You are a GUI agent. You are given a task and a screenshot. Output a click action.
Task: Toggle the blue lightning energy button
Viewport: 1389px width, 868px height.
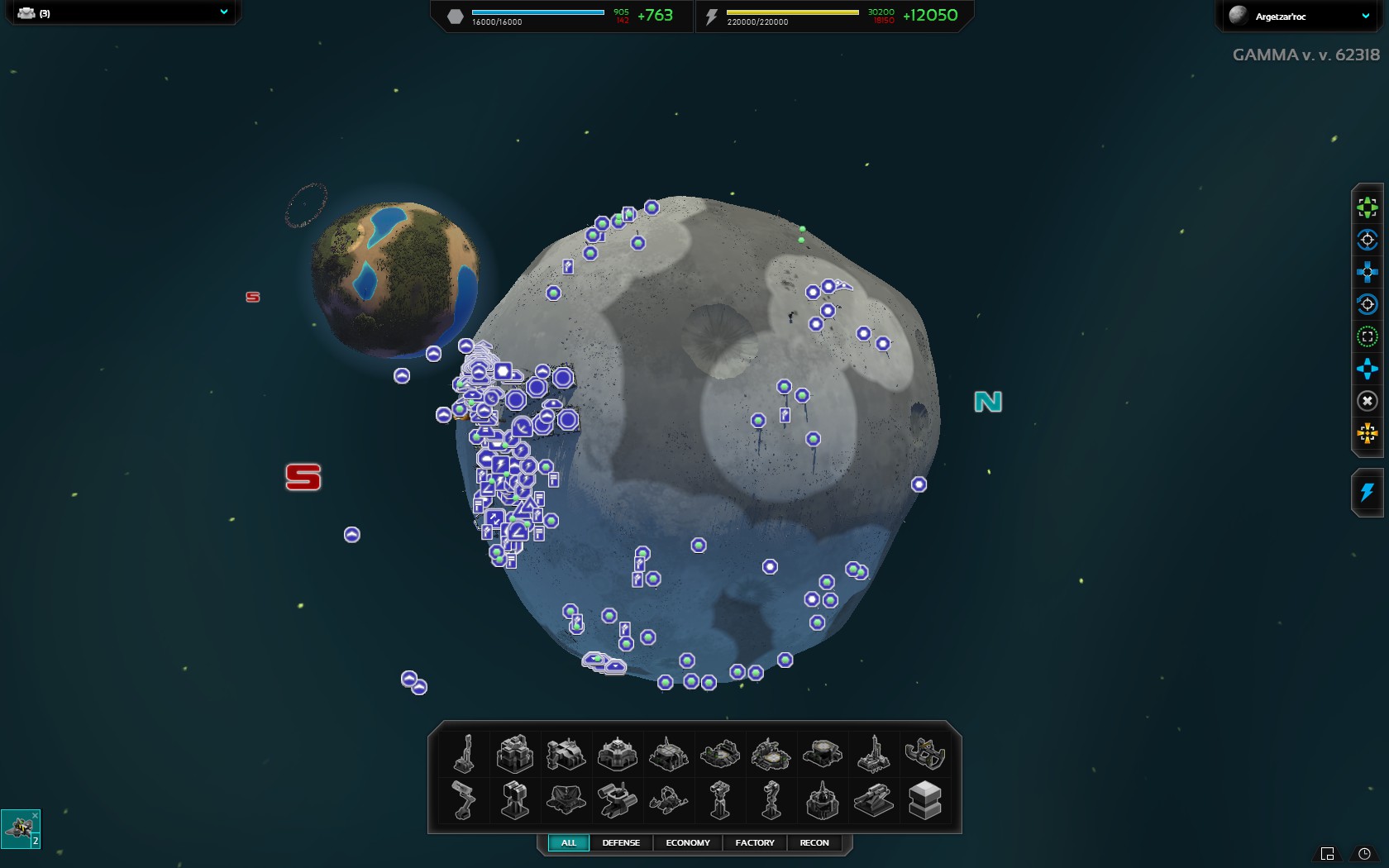point(1368,493)
